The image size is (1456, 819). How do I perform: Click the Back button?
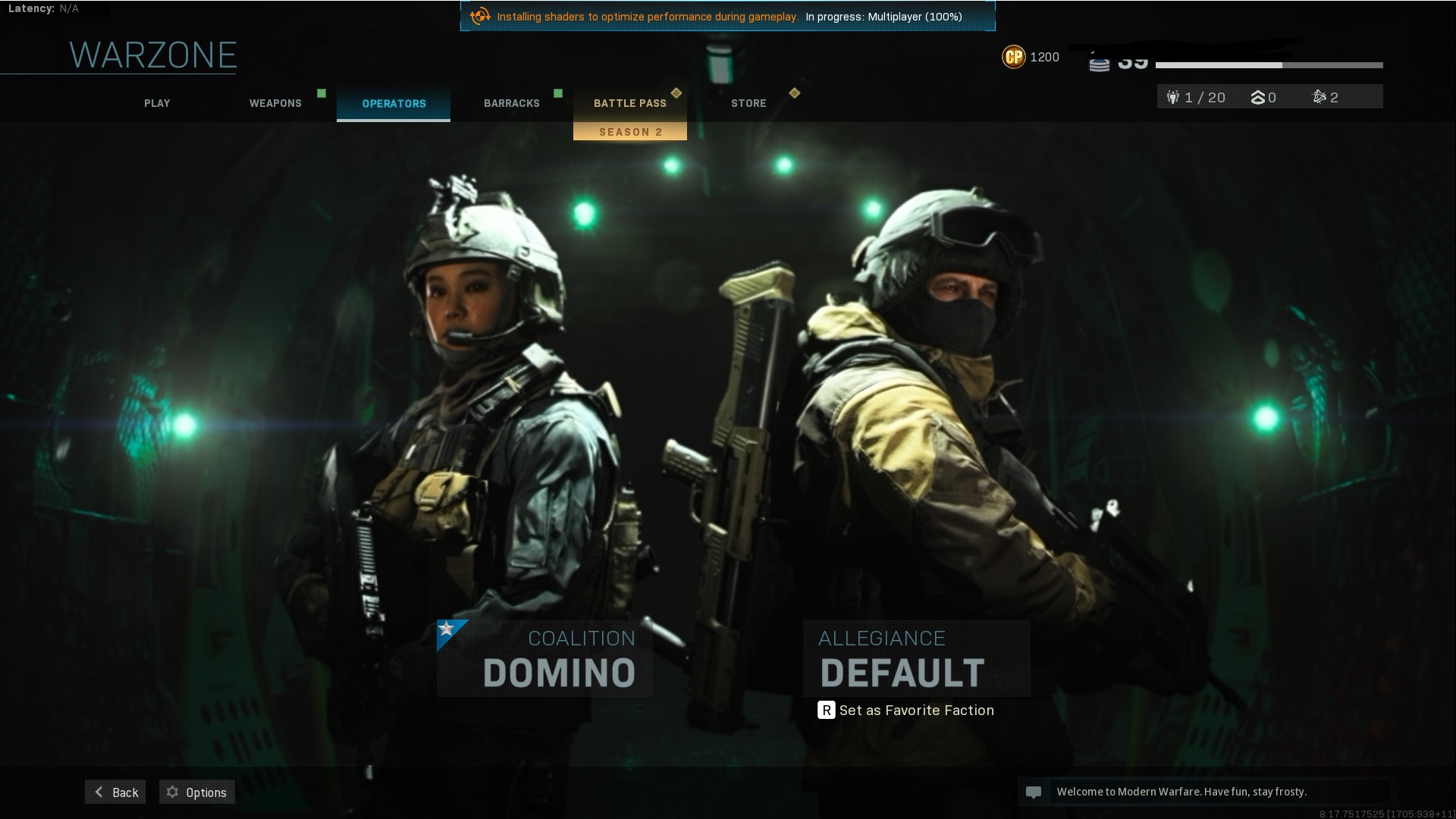coord(115,792)
